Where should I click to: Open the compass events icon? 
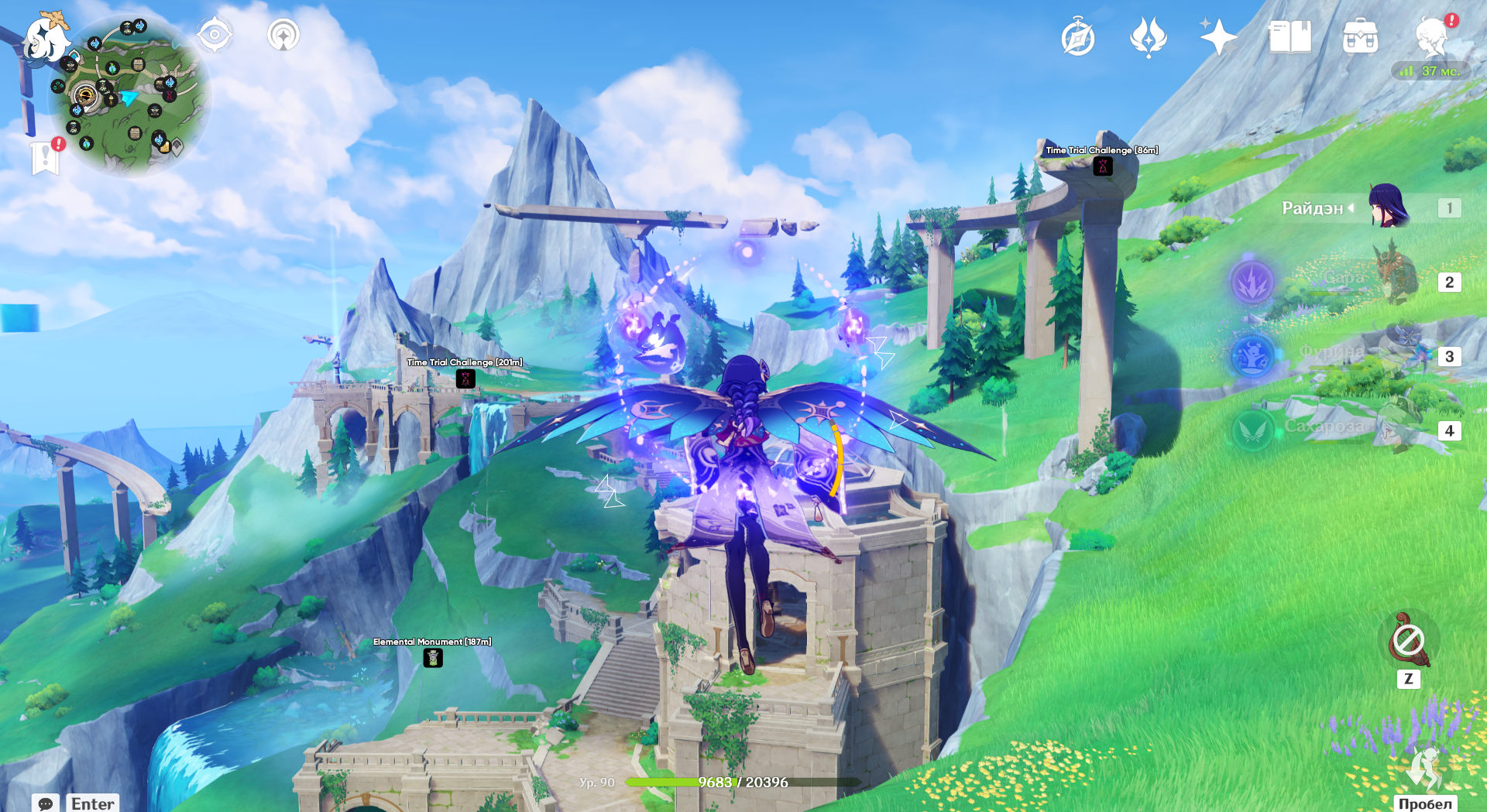pyautogui.click(x=1077, y=38)
